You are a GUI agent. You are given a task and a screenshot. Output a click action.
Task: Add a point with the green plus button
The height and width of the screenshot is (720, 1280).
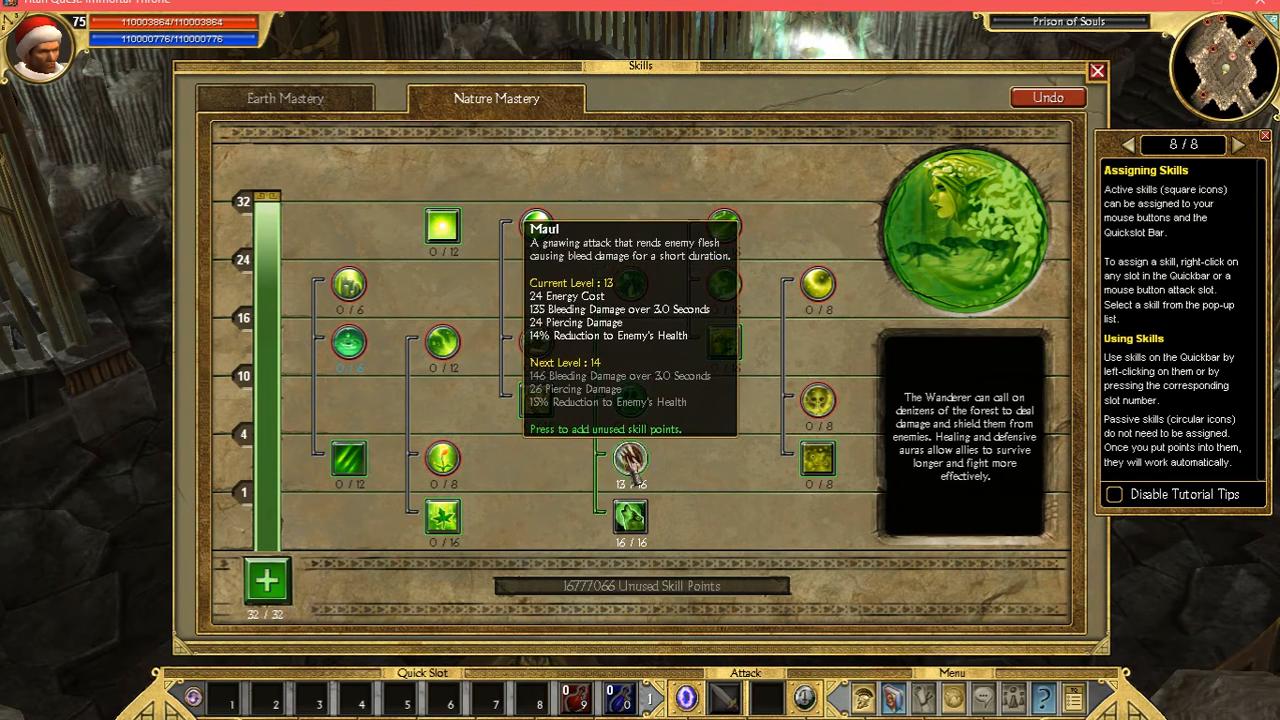coord(266,580)
